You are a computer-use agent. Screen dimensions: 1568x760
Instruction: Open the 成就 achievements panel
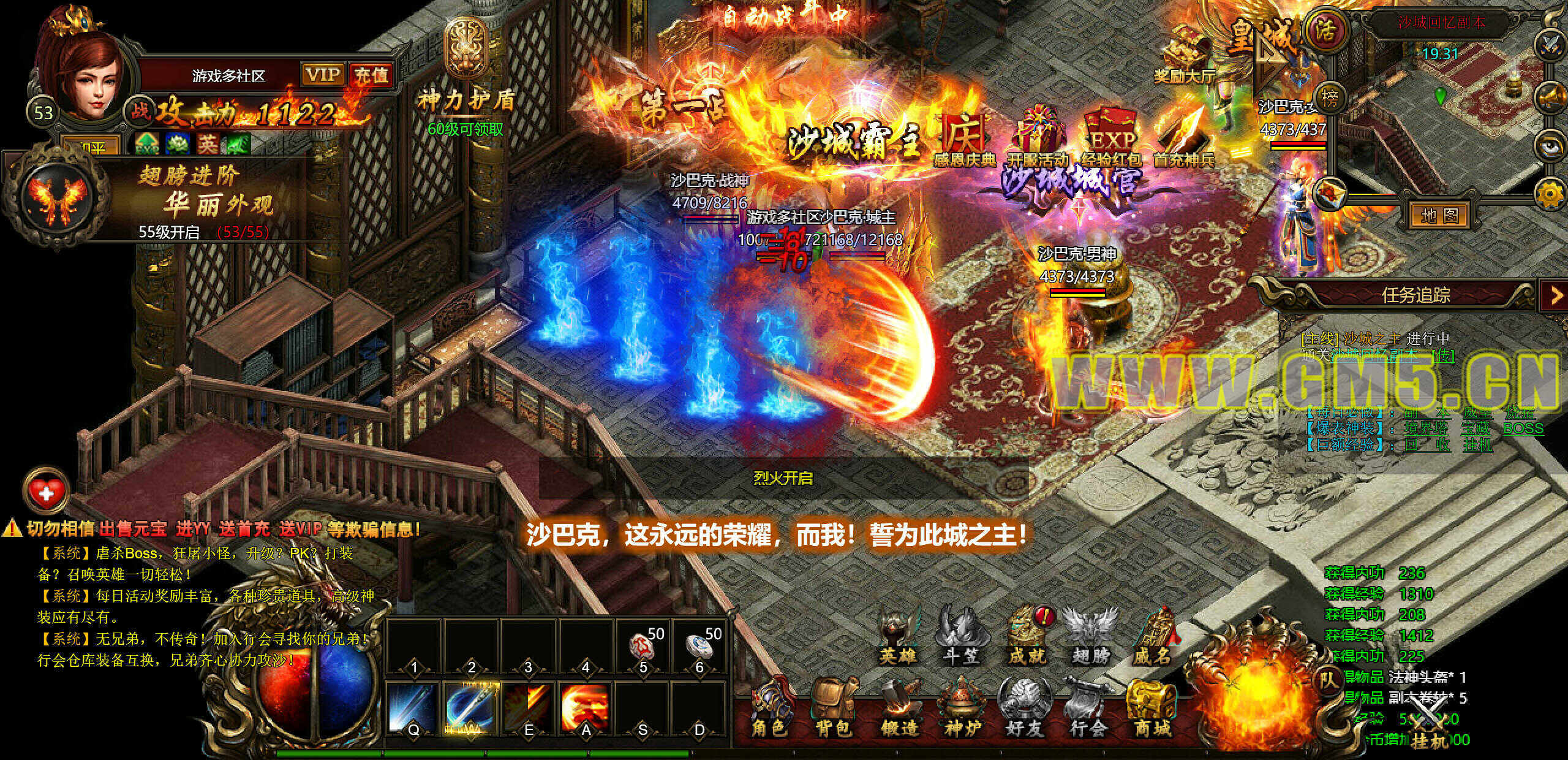coord(1027,636)
